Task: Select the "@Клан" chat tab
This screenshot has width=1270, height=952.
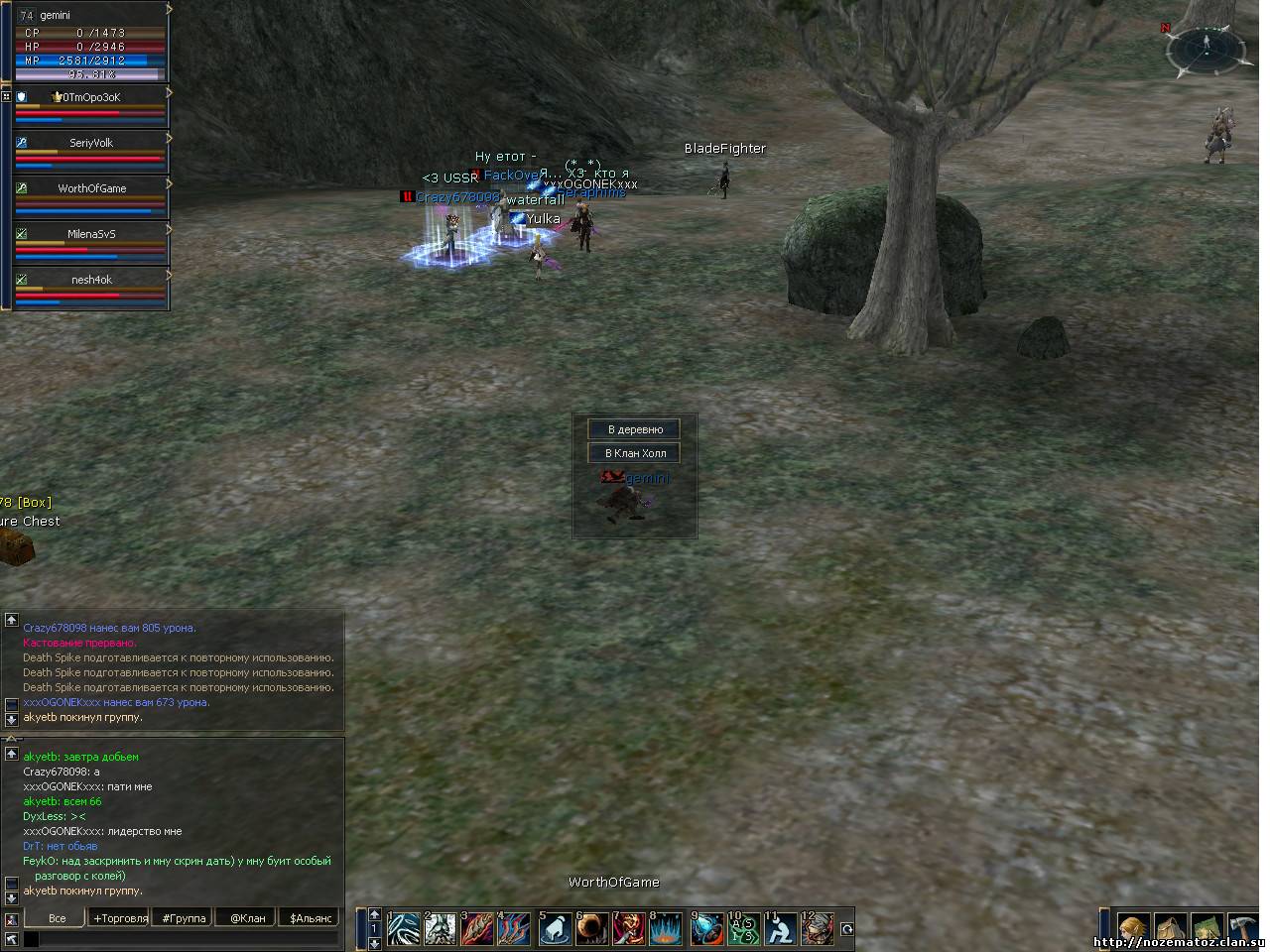Action: pyautogui.click(x=247, y=918)
